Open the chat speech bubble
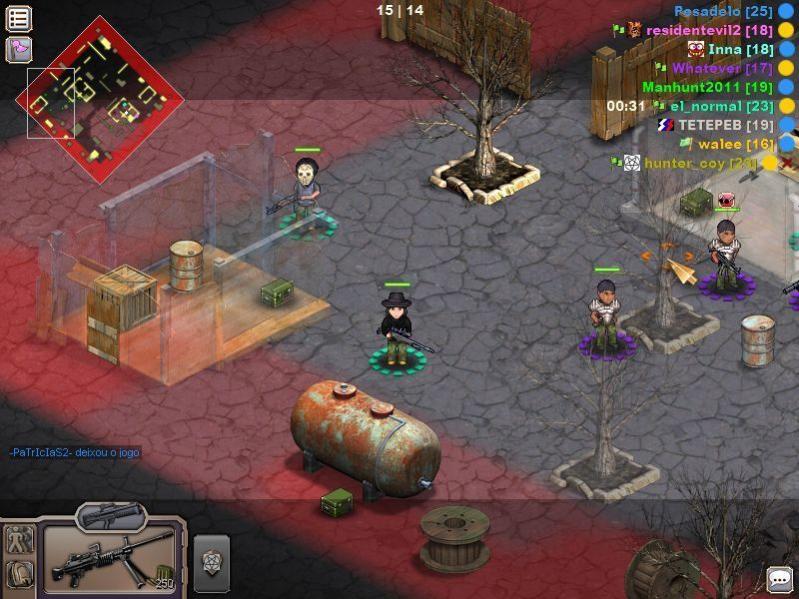Screen dimensions: 799x599 point(779,579)
